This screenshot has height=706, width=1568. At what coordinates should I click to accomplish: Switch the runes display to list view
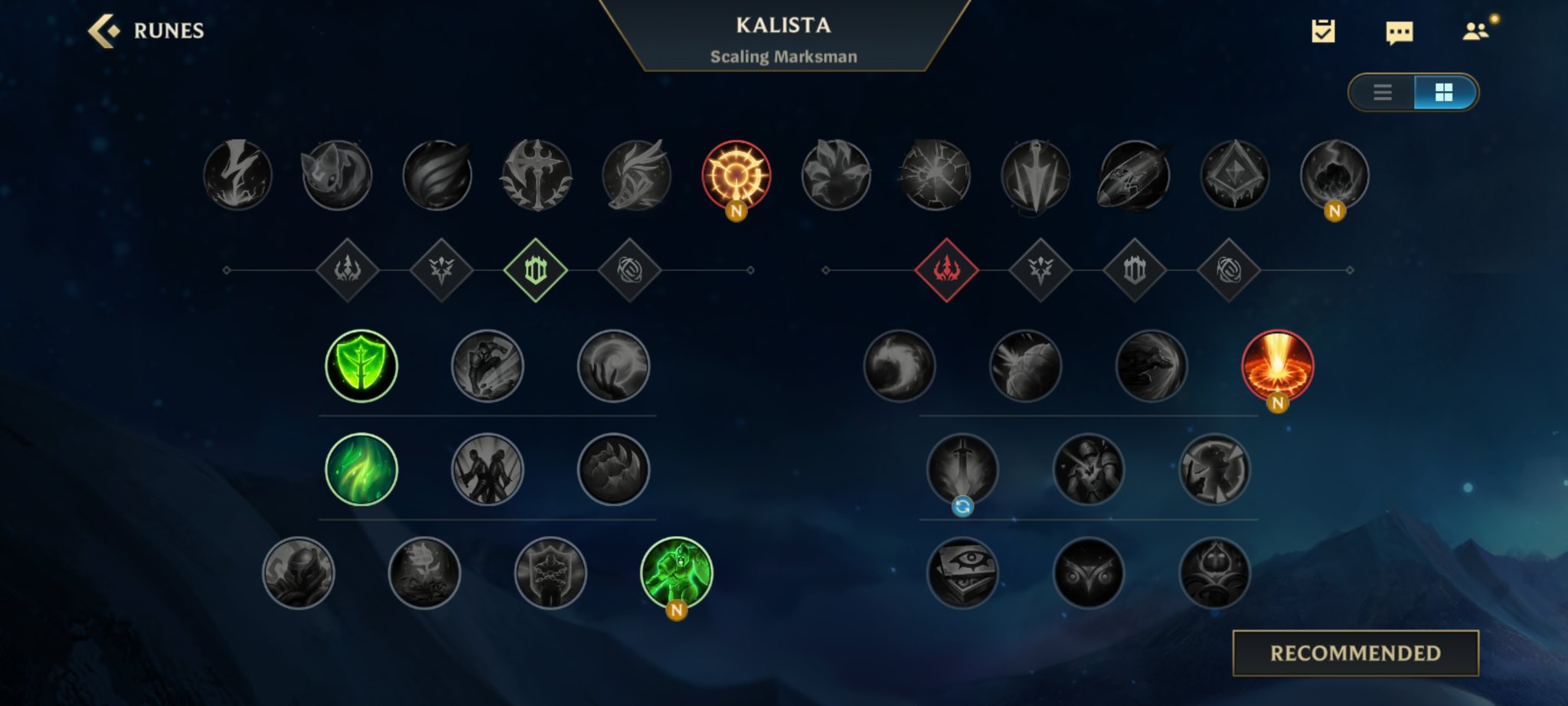[x=1383, y=93]
